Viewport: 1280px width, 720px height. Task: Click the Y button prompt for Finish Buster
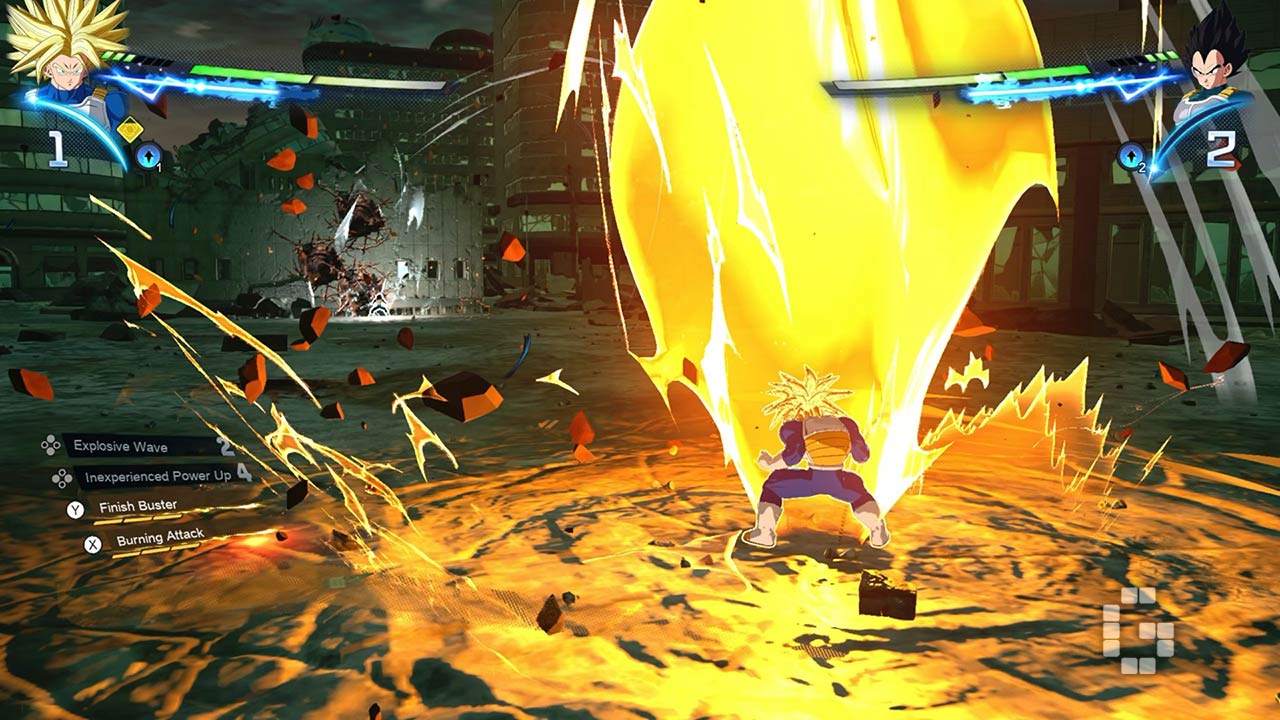click(x=76, y=509)
